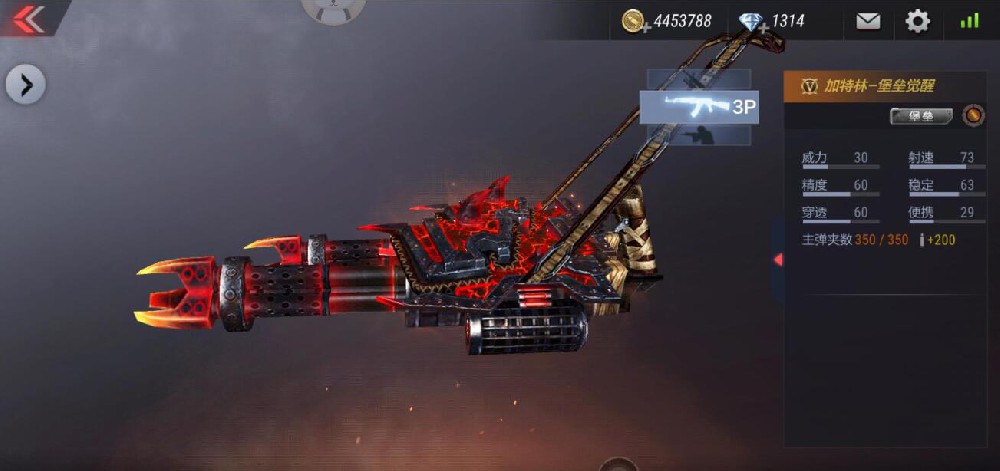Viewport: 1000px width, 471px height.
Task: Select the 3P weapon view option
Action: pyautogui.click(x=699, y=107)
